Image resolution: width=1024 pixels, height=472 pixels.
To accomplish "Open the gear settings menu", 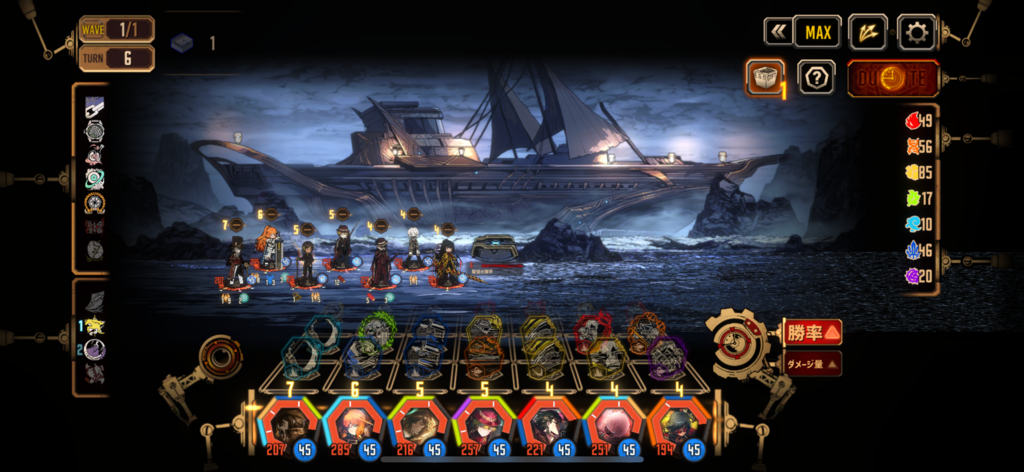I will point(916,32).
